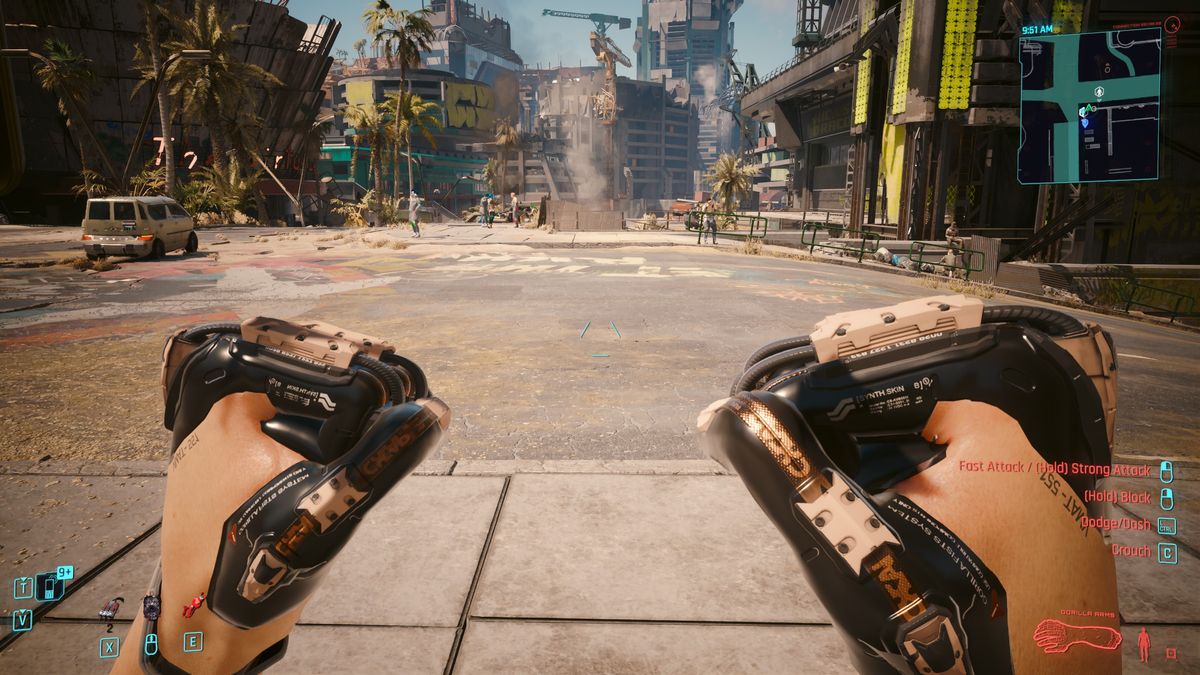Open the phone with 9+ notifications
Screen dimensions: 1200x675
47,587
